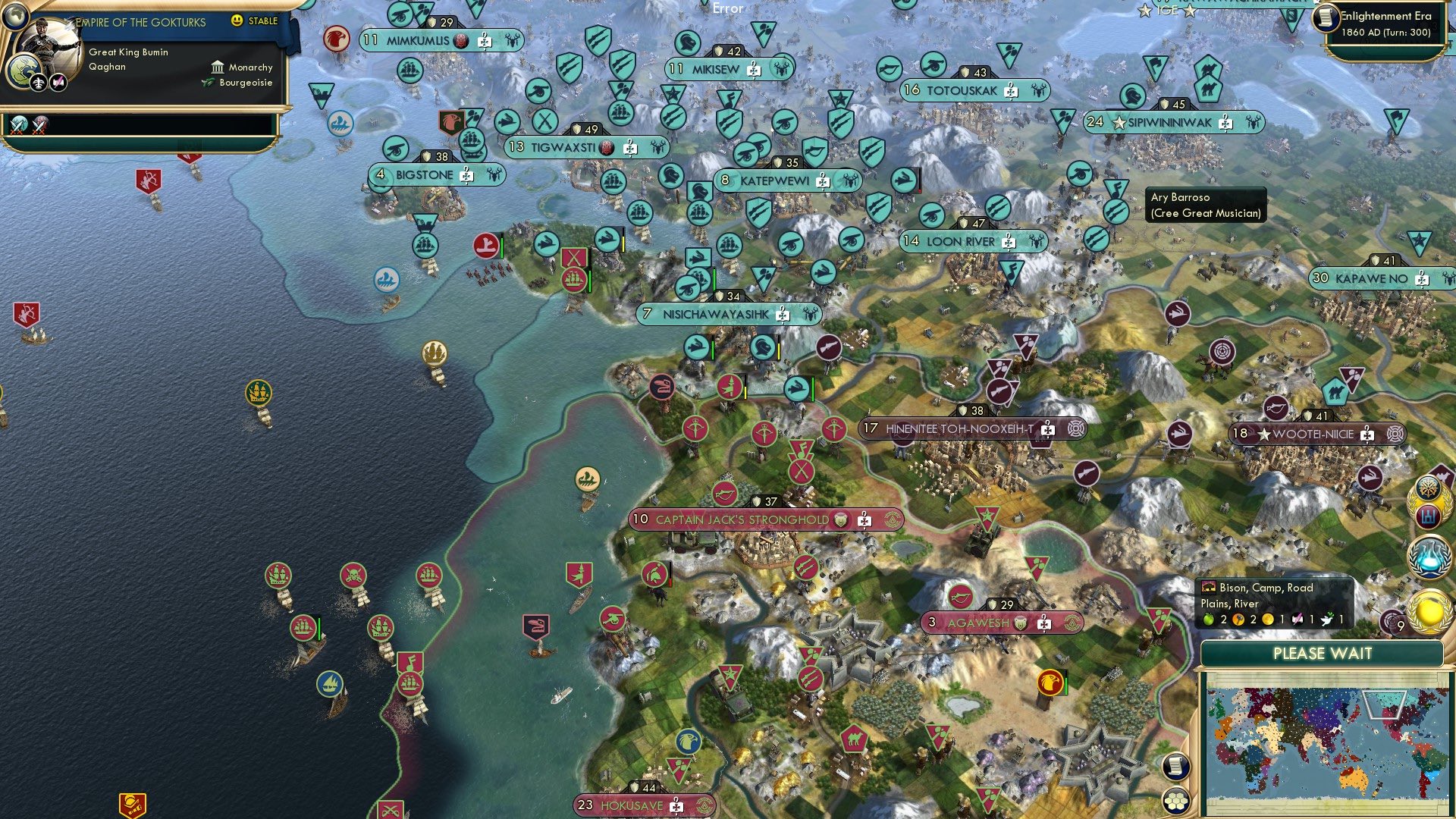Click the first crossed-swords war icon

[19, 125]
